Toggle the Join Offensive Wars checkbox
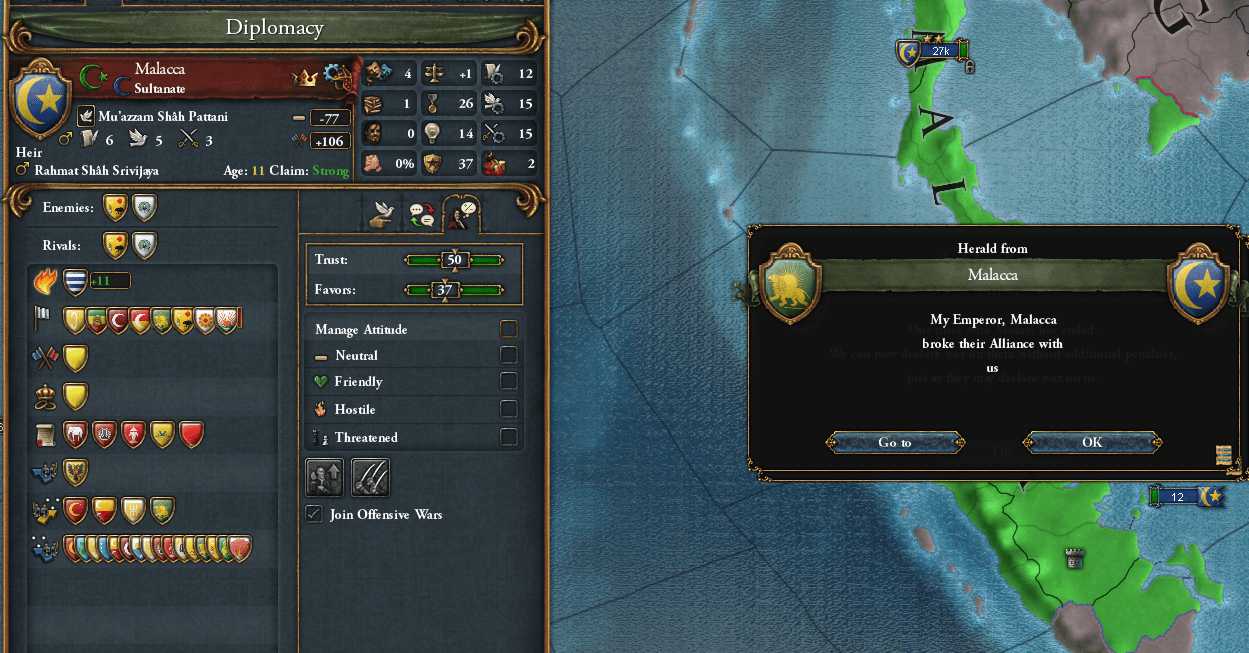This screenshot has width=1249, height=653. (314, 514)
